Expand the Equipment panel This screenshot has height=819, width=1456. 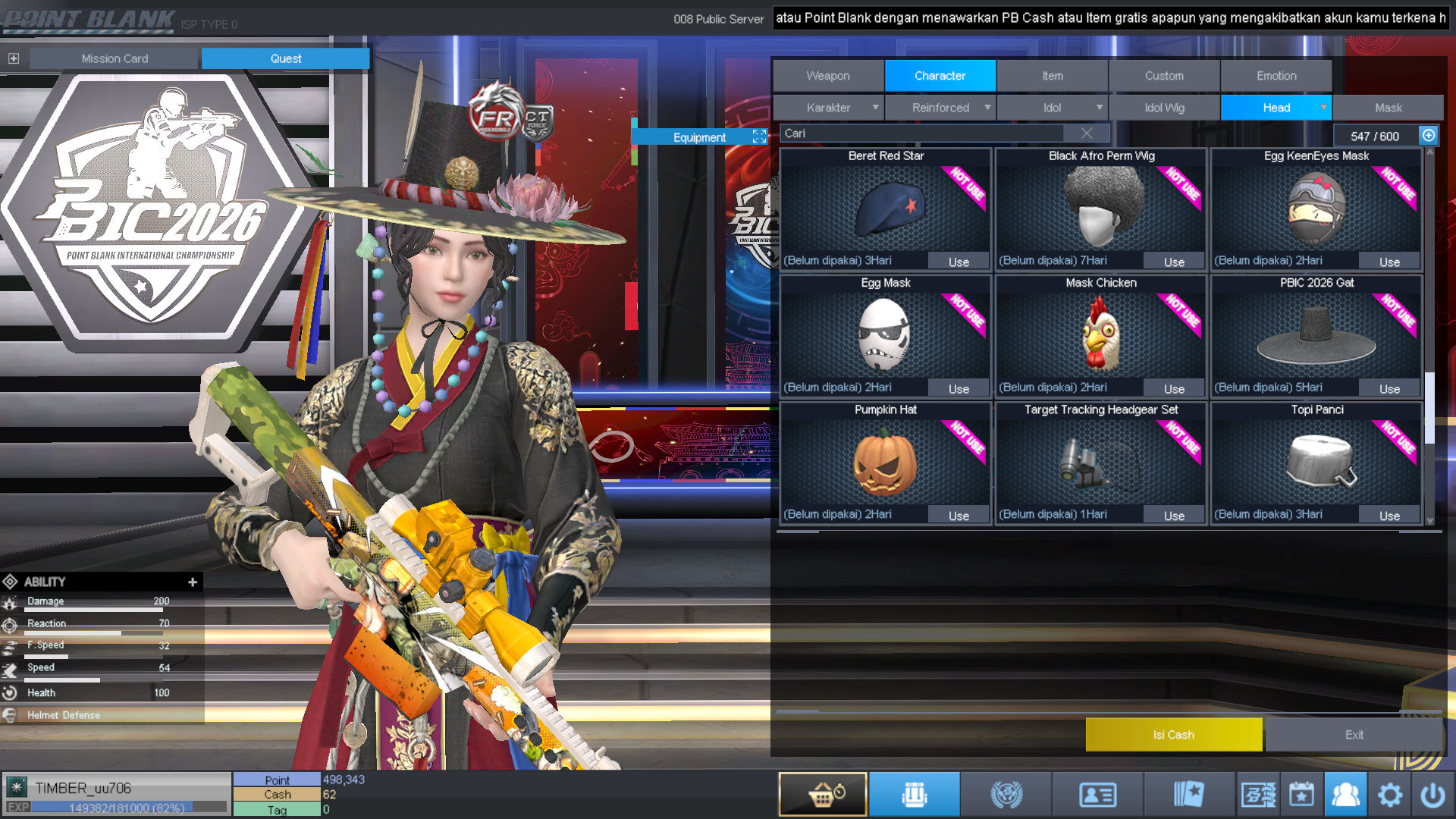759,136
